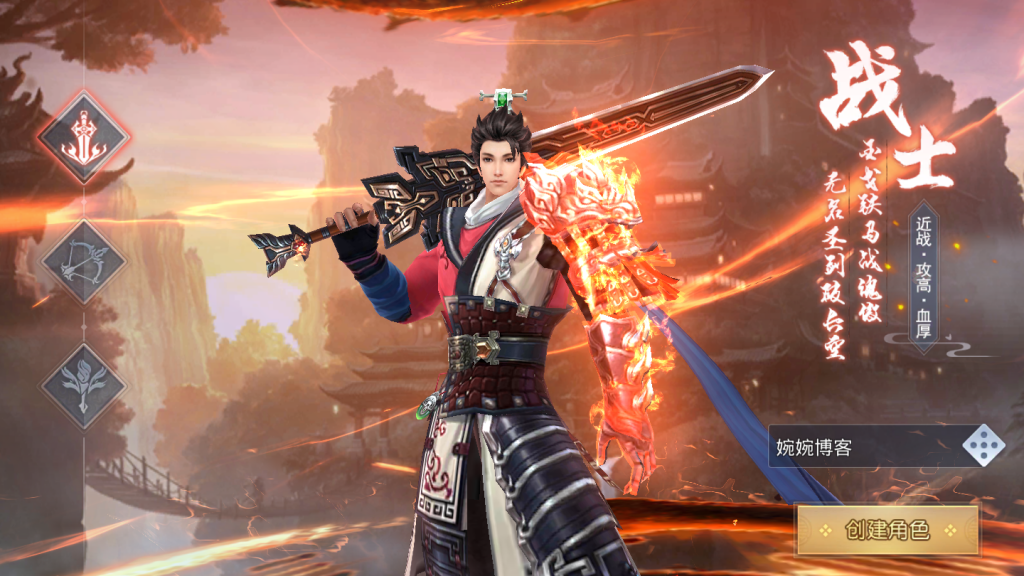Choose the archer bow class icon
The height and width of the screenshot is (576, 1024).
coord(84,262)
